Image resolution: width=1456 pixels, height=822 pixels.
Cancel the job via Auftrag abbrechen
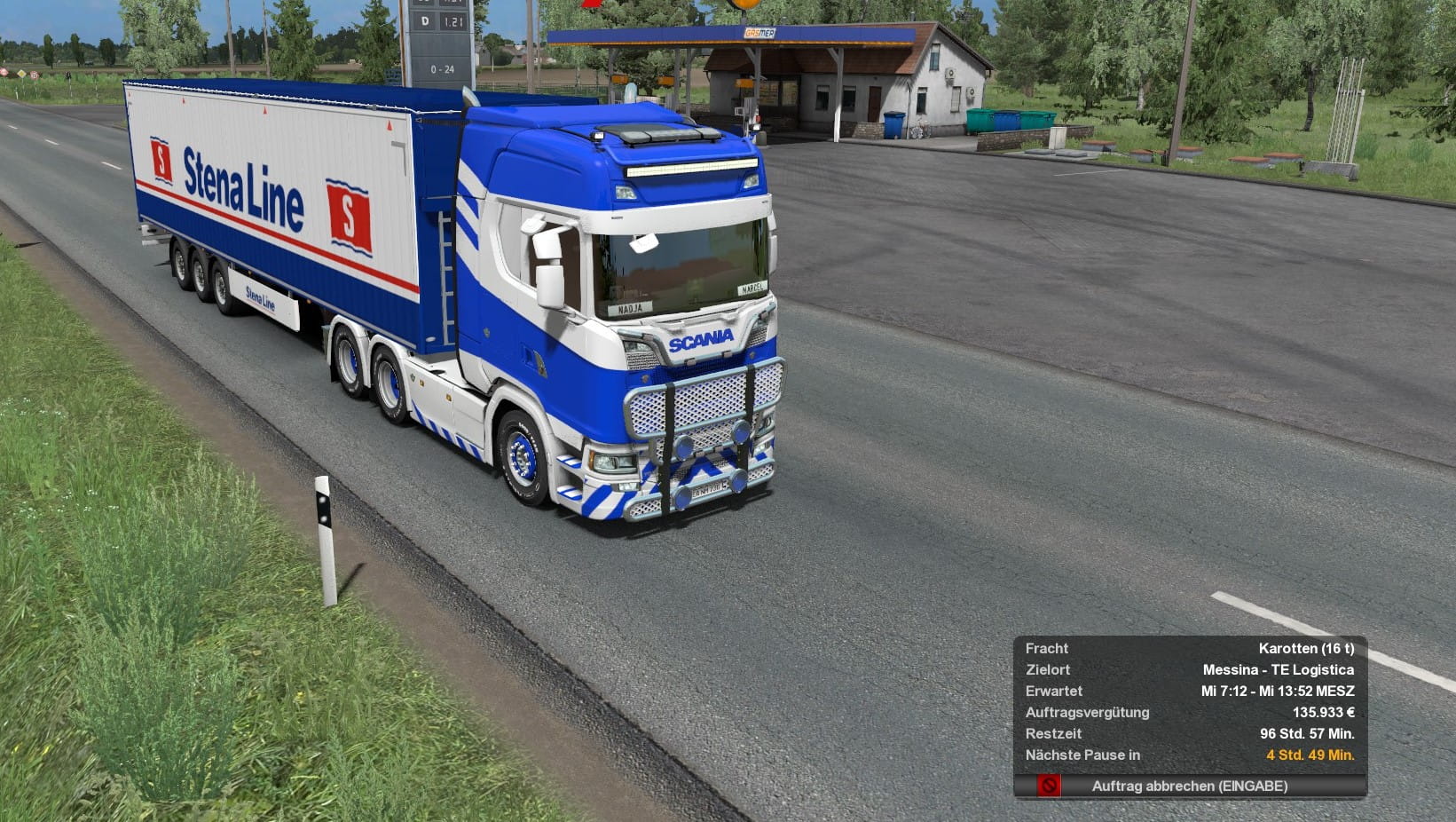[1189, 786]
